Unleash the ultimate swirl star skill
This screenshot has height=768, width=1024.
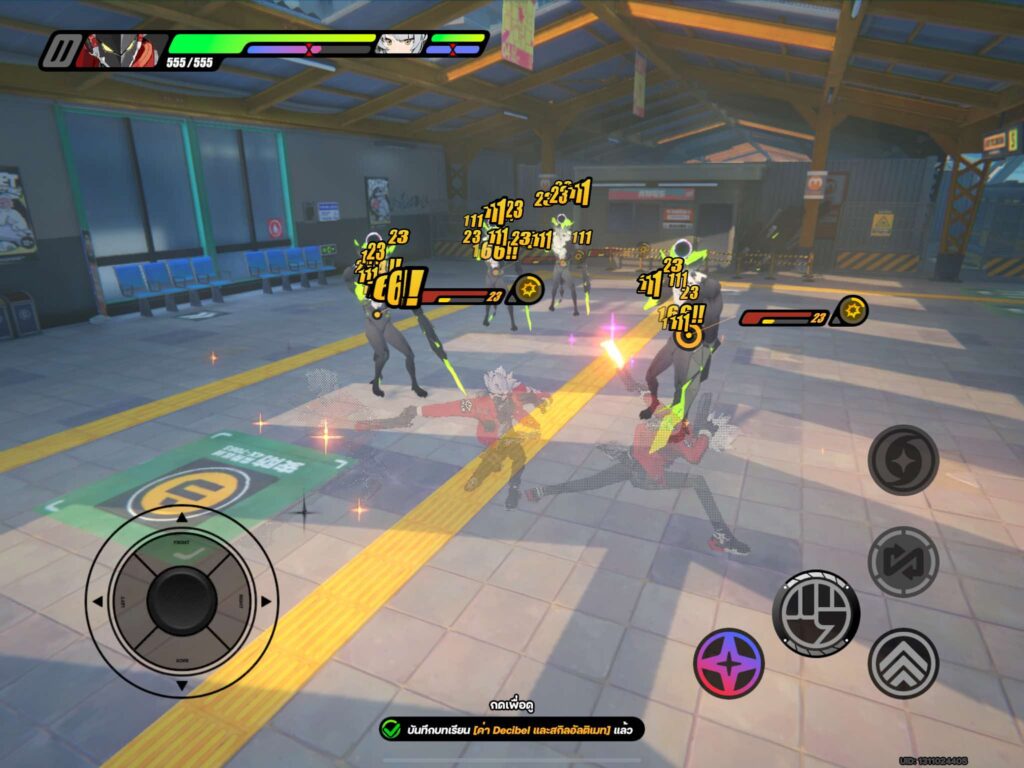(x=903, y=460)
